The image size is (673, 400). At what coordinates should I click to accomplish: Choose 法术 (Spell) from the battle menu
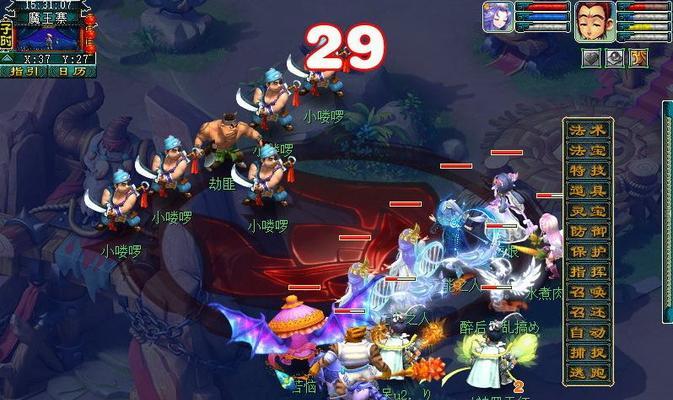[x=587, y=131]
